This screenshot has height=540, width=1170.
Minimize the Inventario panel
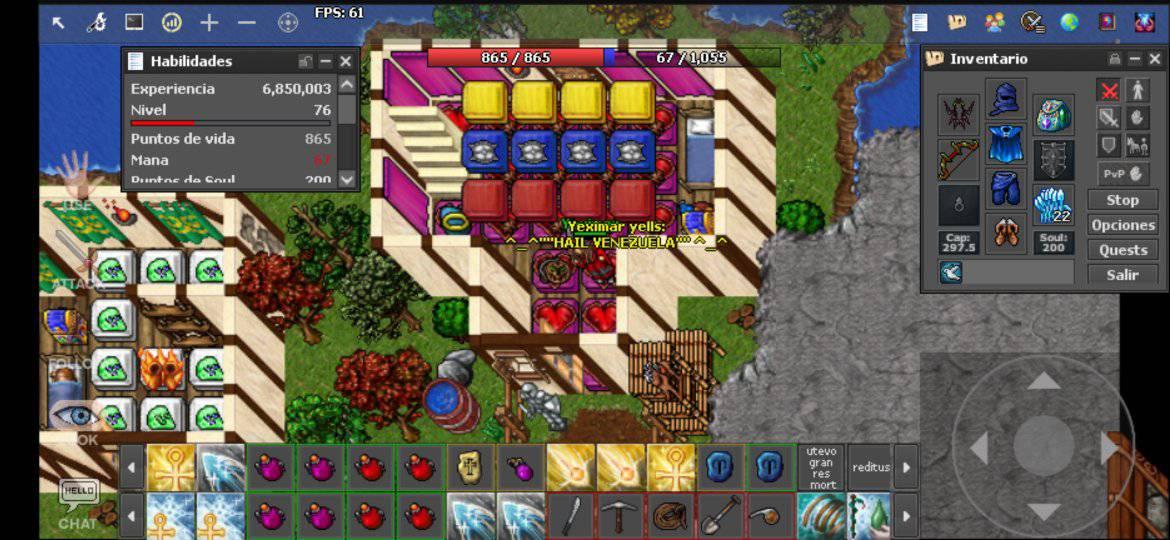(x=1135, y=59)
